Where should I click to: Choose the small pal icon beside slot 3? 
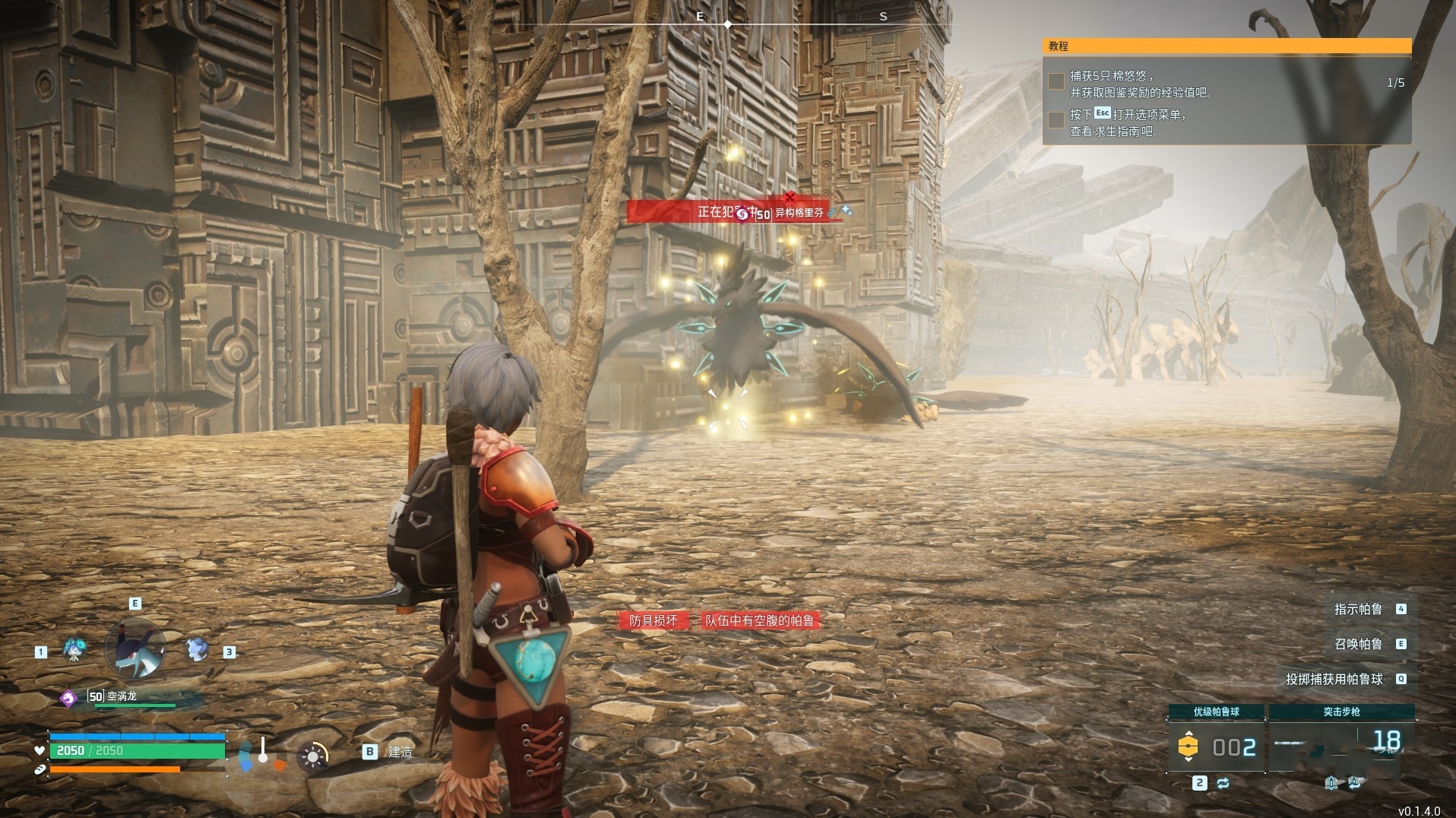(197, 649)
